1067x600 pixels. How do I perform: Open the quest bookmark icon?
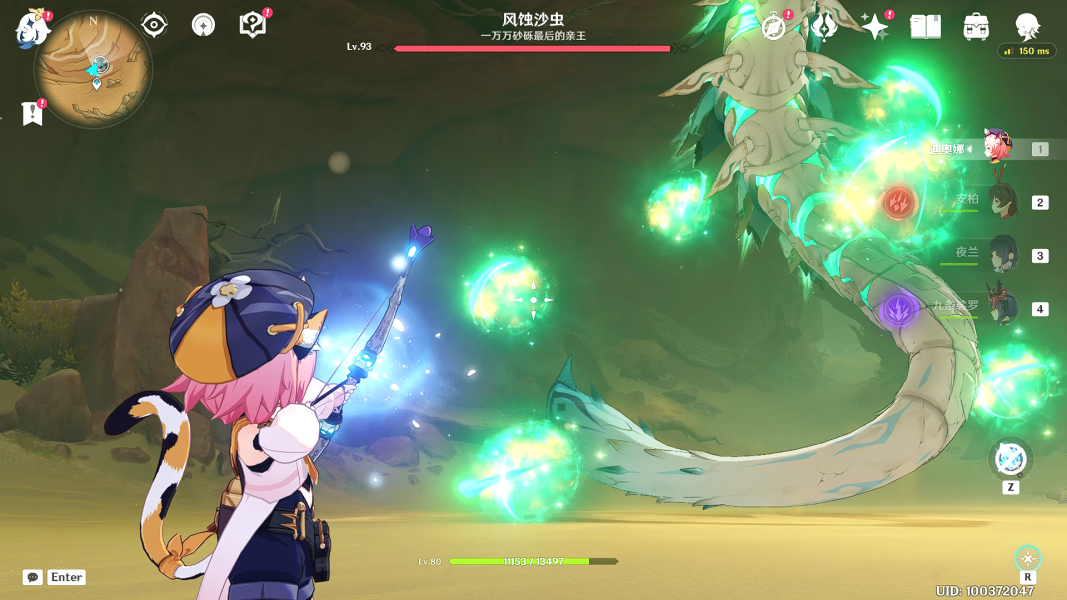point(33,113)
